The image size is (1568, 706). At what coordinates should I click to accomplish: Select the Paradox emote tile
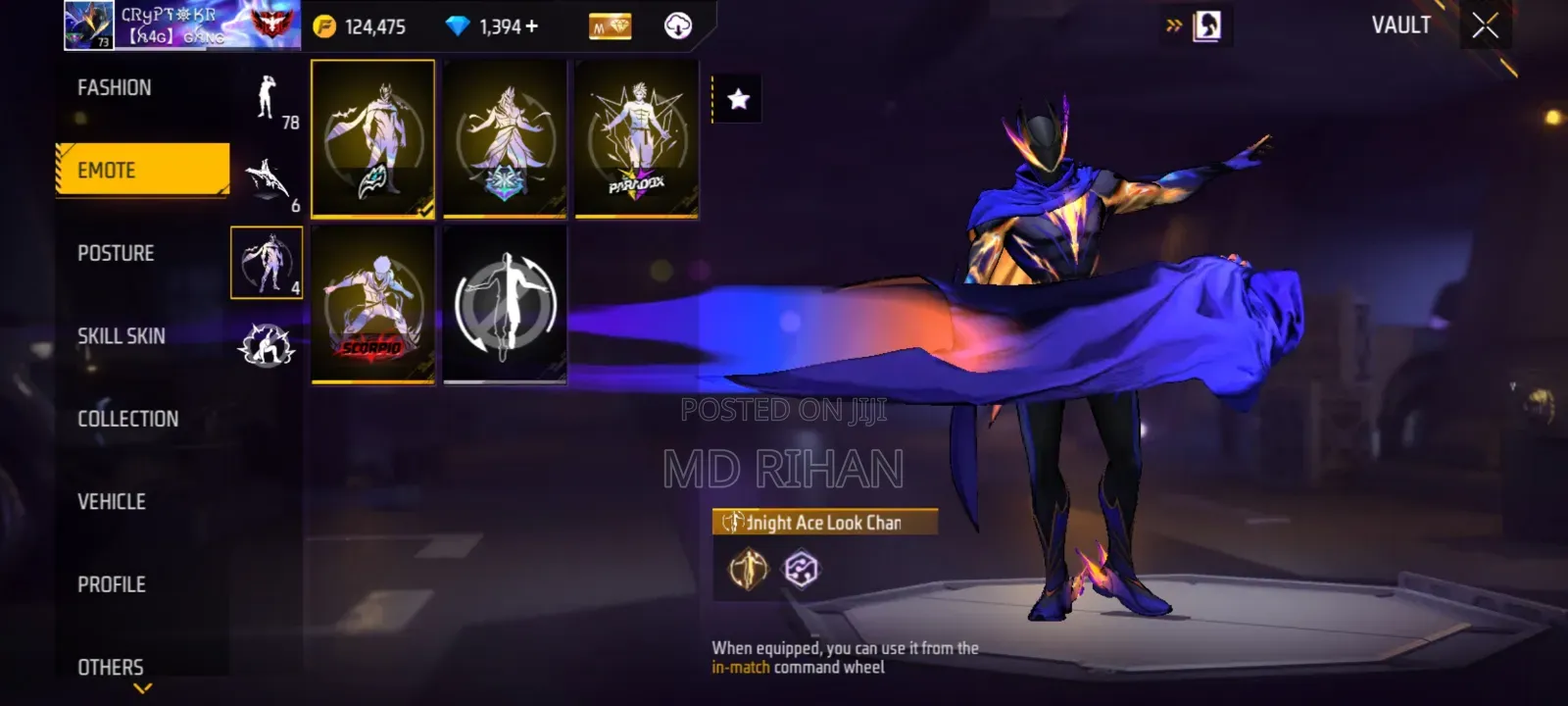tap(637, 137)
